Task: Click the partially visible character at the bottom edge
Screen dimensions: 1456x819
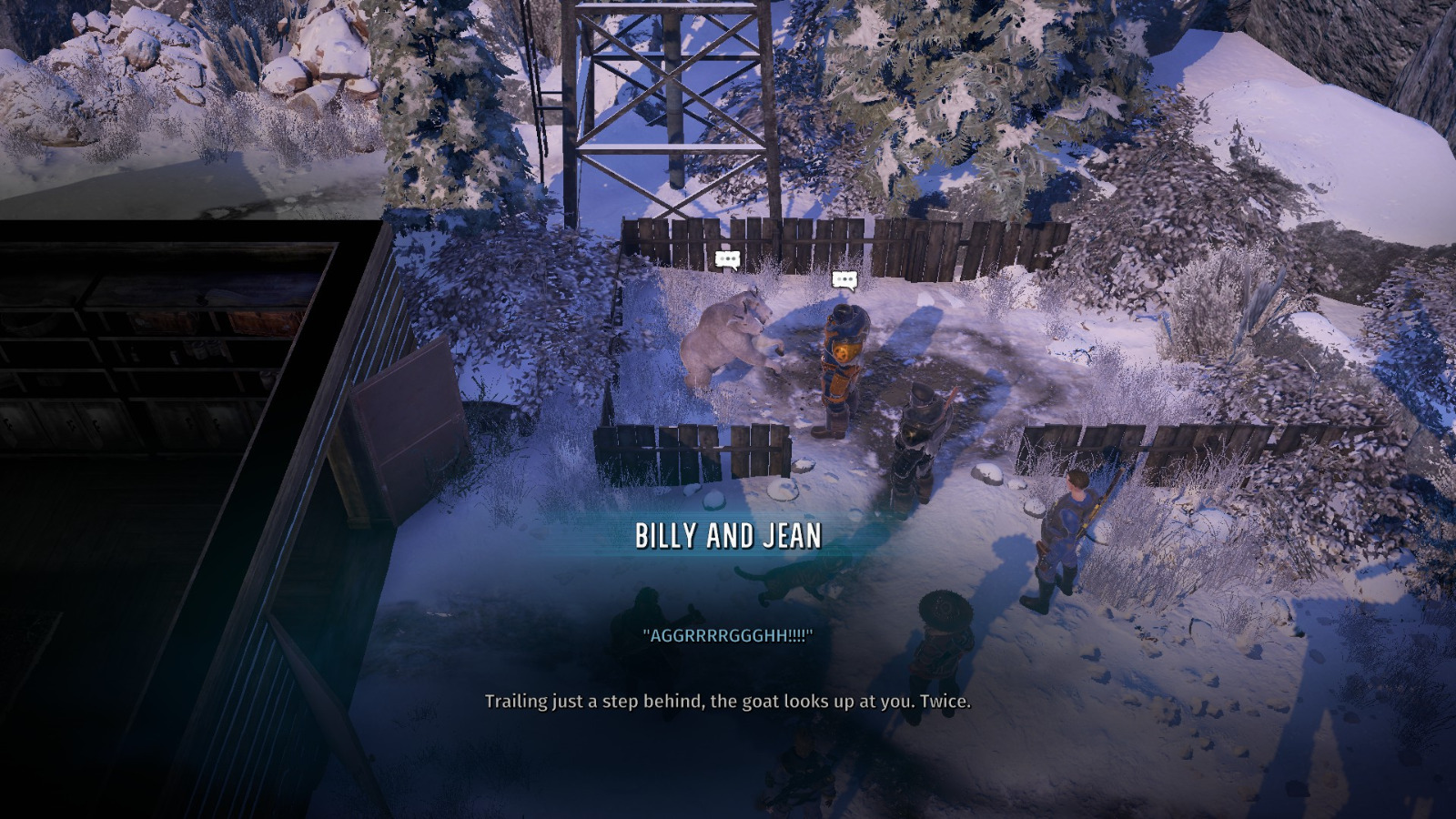Action: [x=804, y=778]
